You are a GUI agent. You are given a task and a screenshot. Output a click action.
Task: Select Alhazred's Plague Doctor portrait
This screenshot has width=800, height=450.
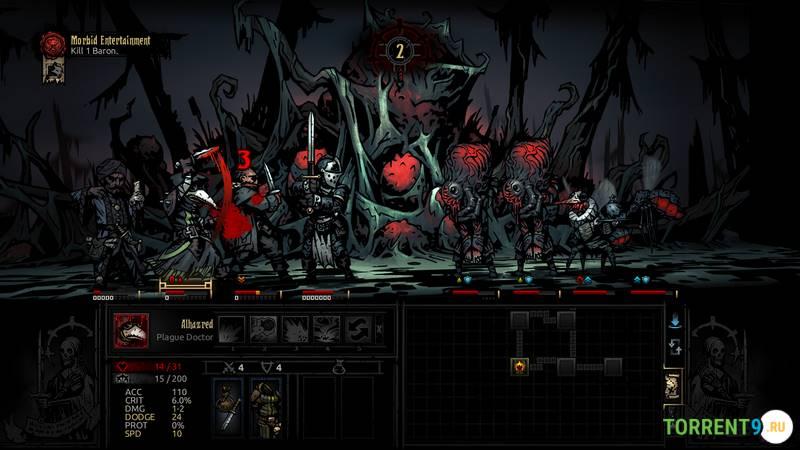(x=131, y=329)
